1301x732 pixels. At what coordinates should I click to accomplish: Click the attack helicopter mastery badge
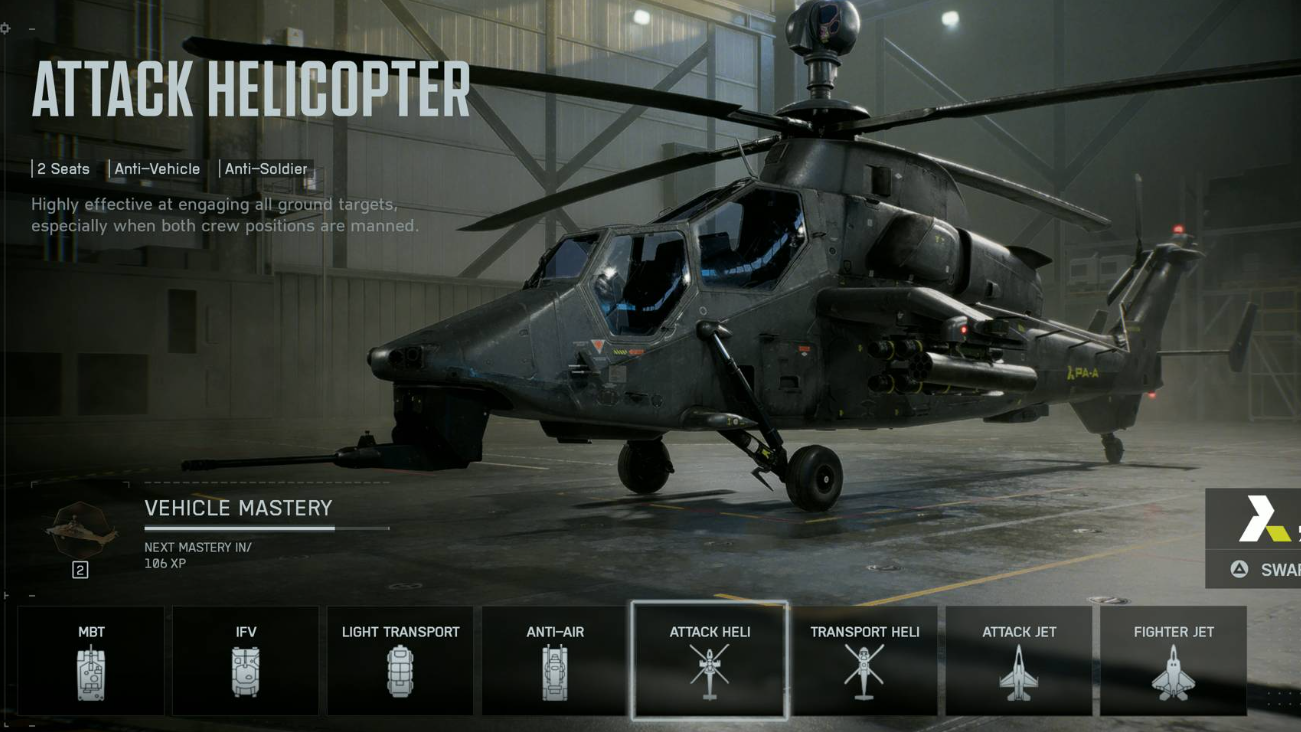[81, 531]
